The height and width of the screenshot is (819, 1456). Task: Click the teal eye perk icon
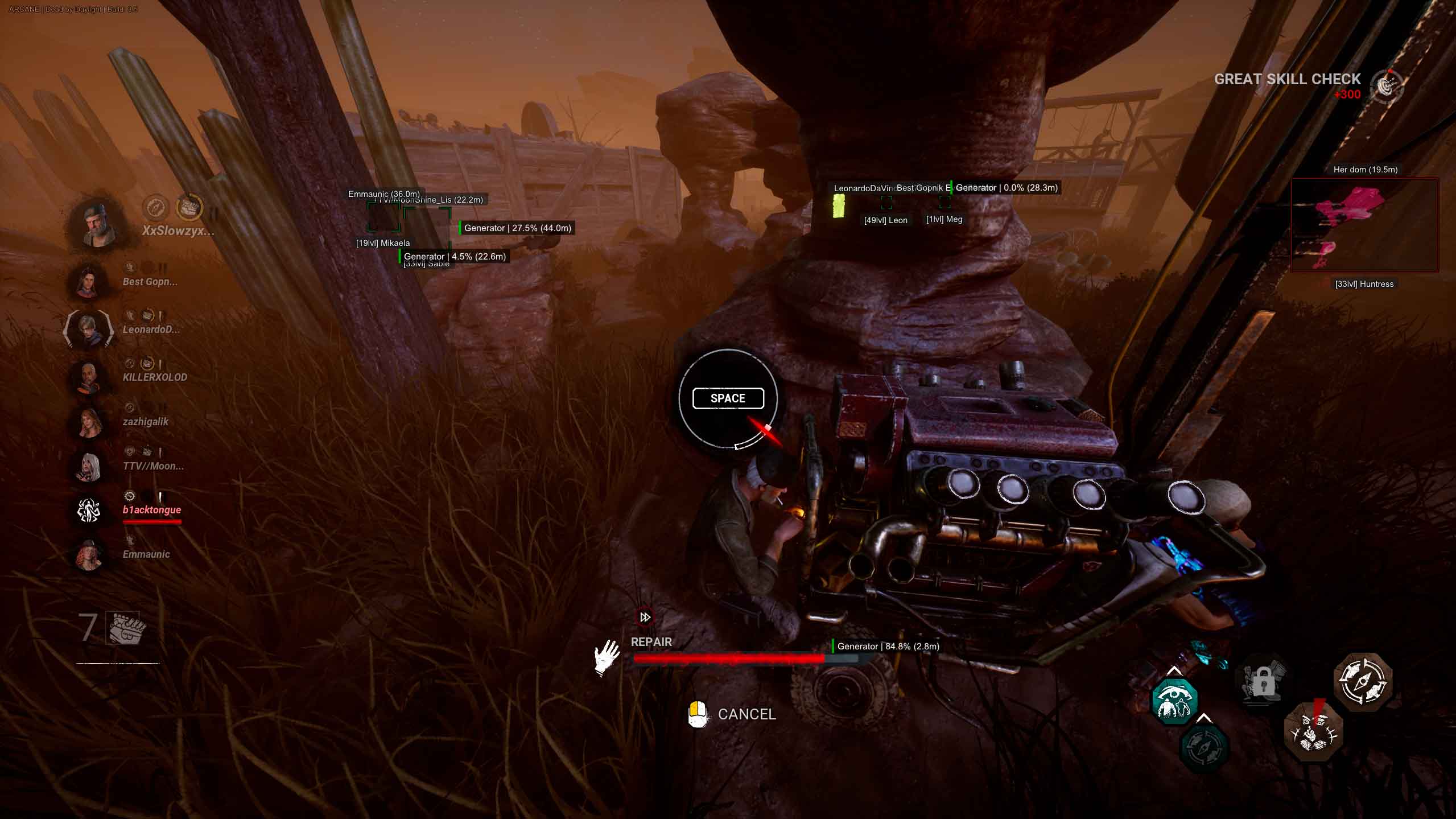pos(1174,701)
